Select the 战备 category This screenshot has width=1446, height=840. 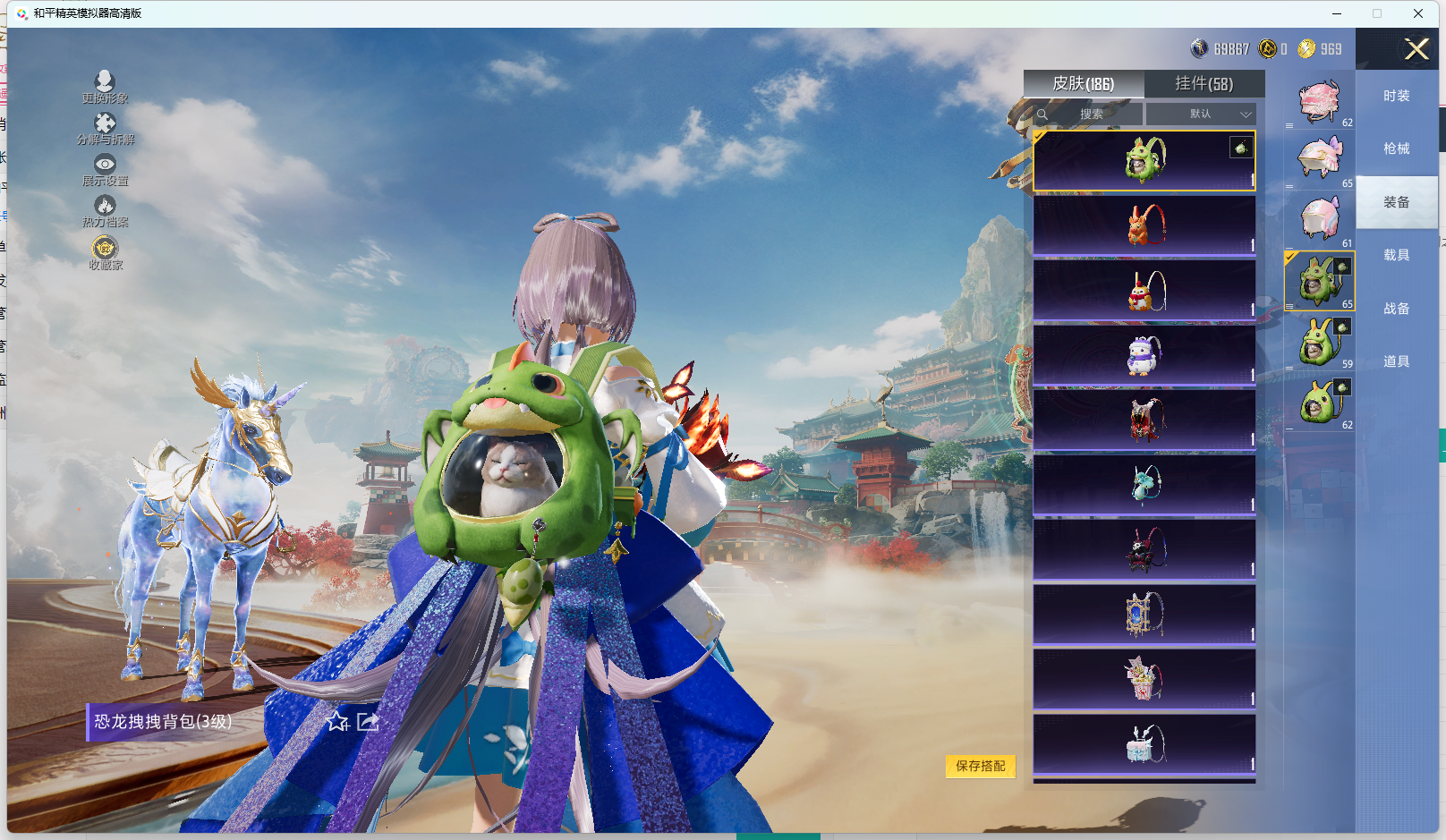1396,309
